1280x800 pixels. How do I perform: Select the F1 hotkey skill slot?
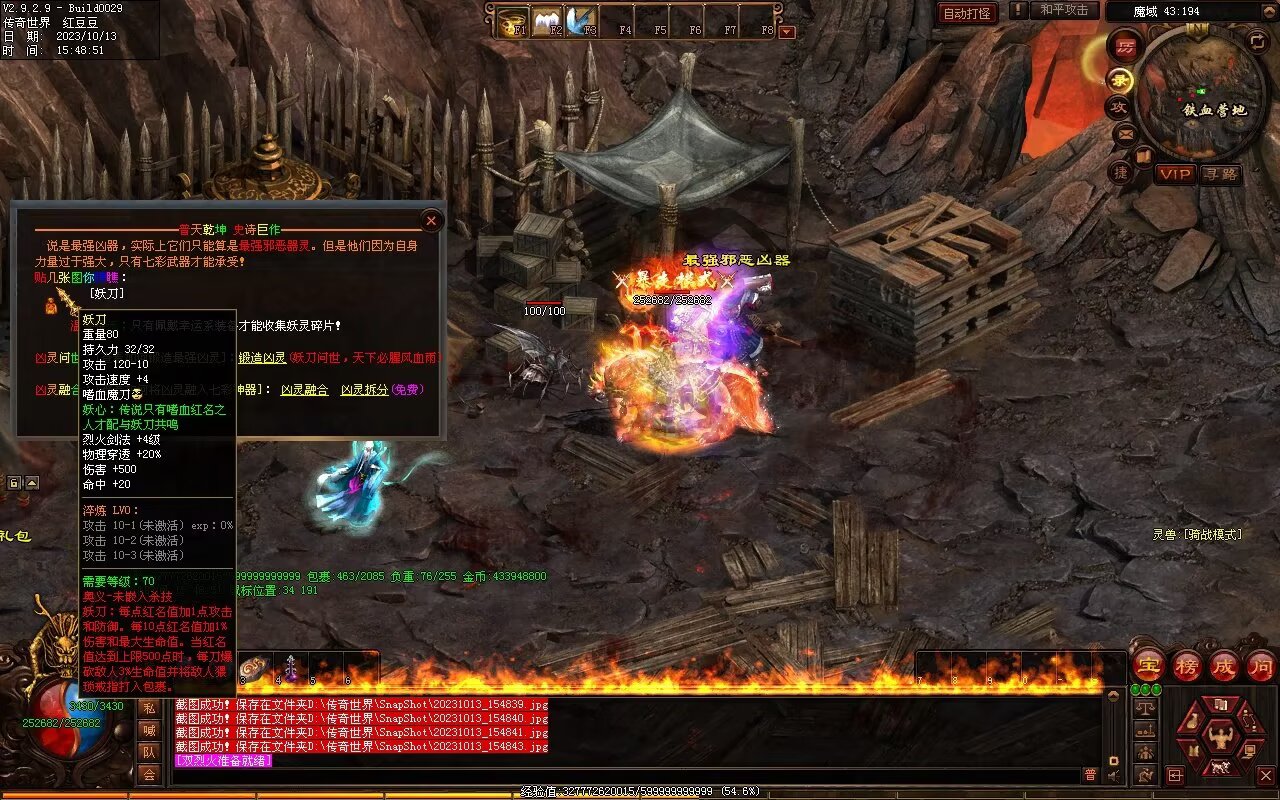pyautogui.click(x=513, y=21)
